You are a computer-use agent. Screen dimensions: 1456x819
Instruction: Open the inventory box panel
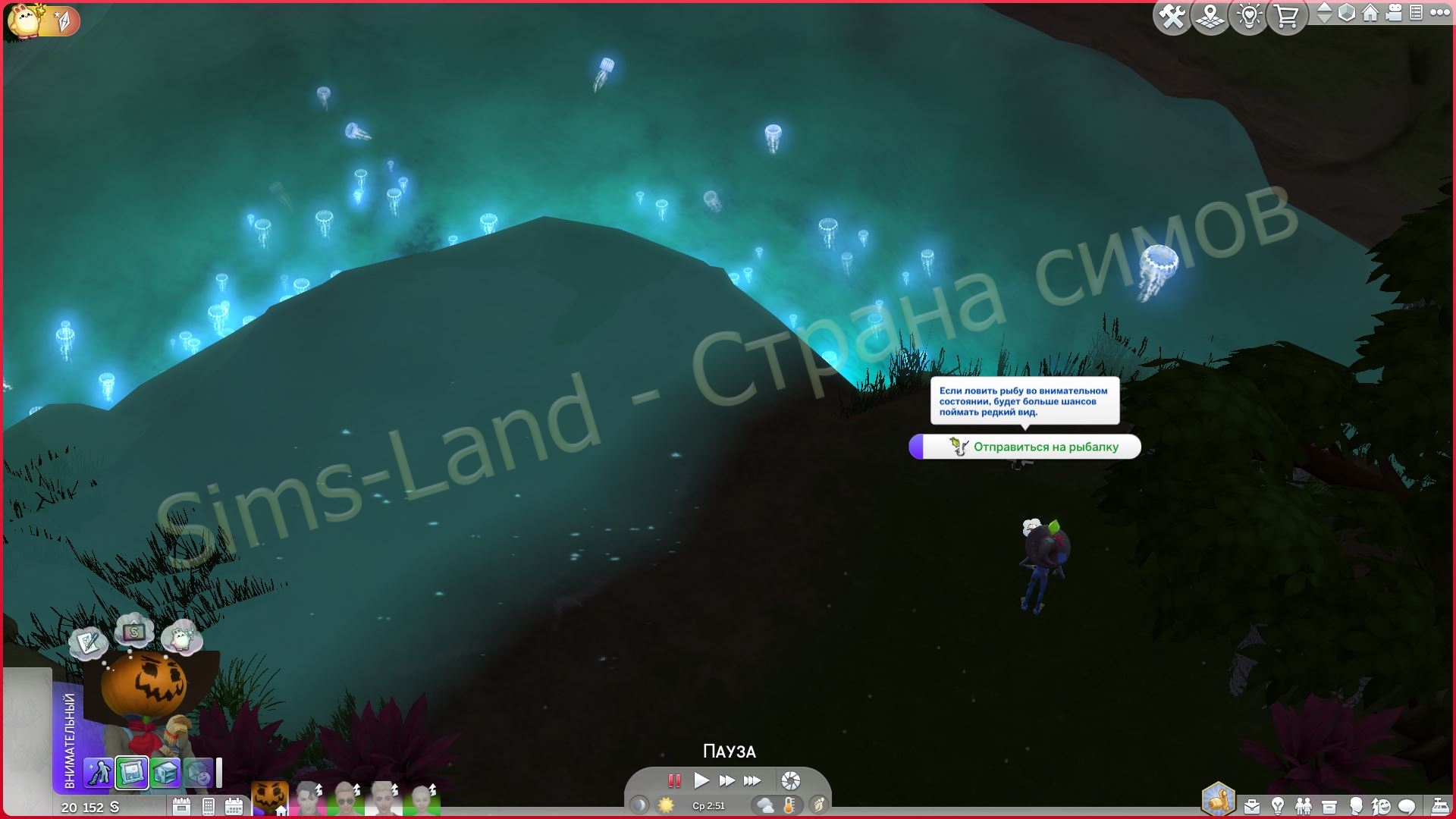(x=1329, y=806)
